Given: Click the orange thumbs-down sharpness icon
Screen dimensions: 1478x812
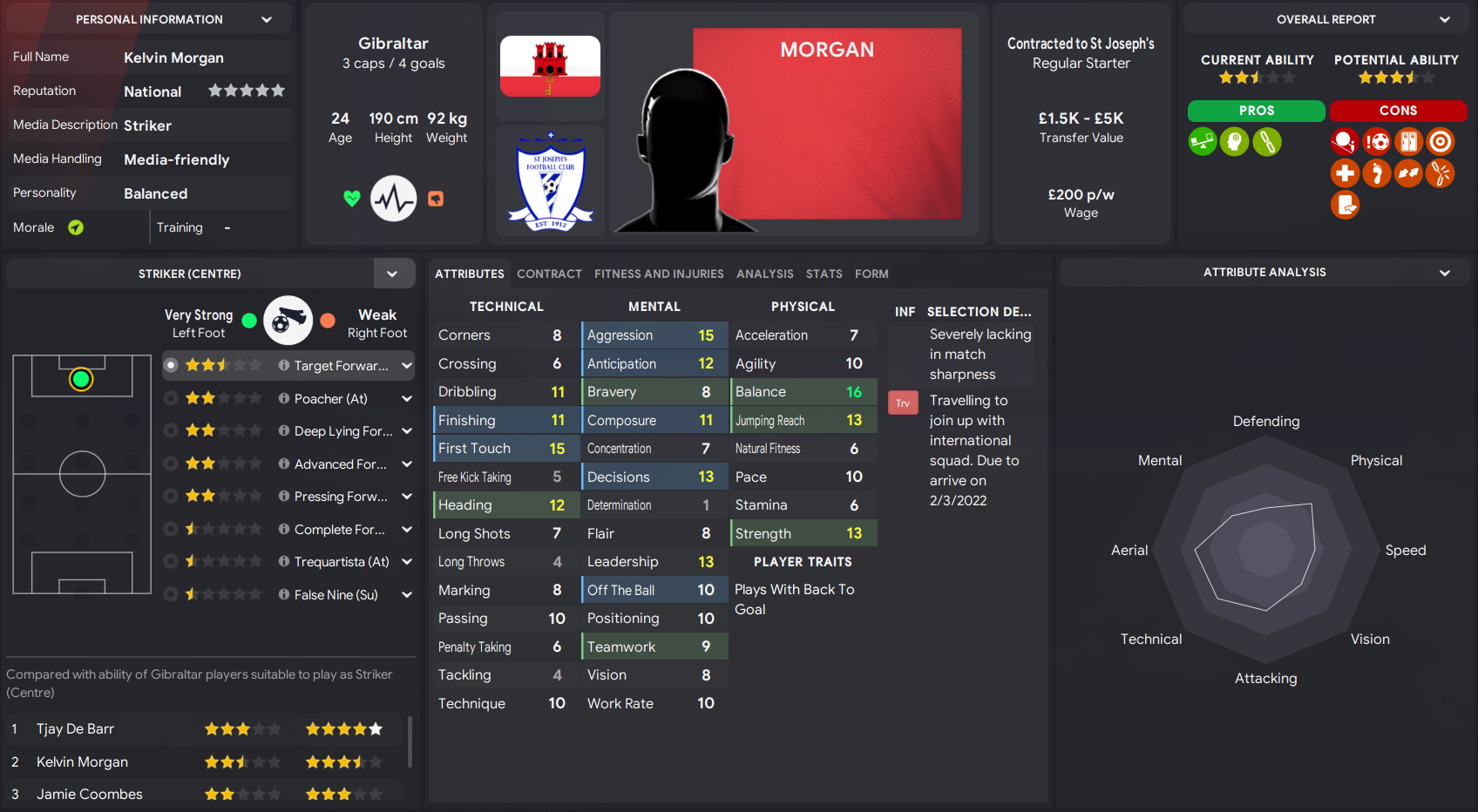Looking at the screenshot, I should point(436,199).
